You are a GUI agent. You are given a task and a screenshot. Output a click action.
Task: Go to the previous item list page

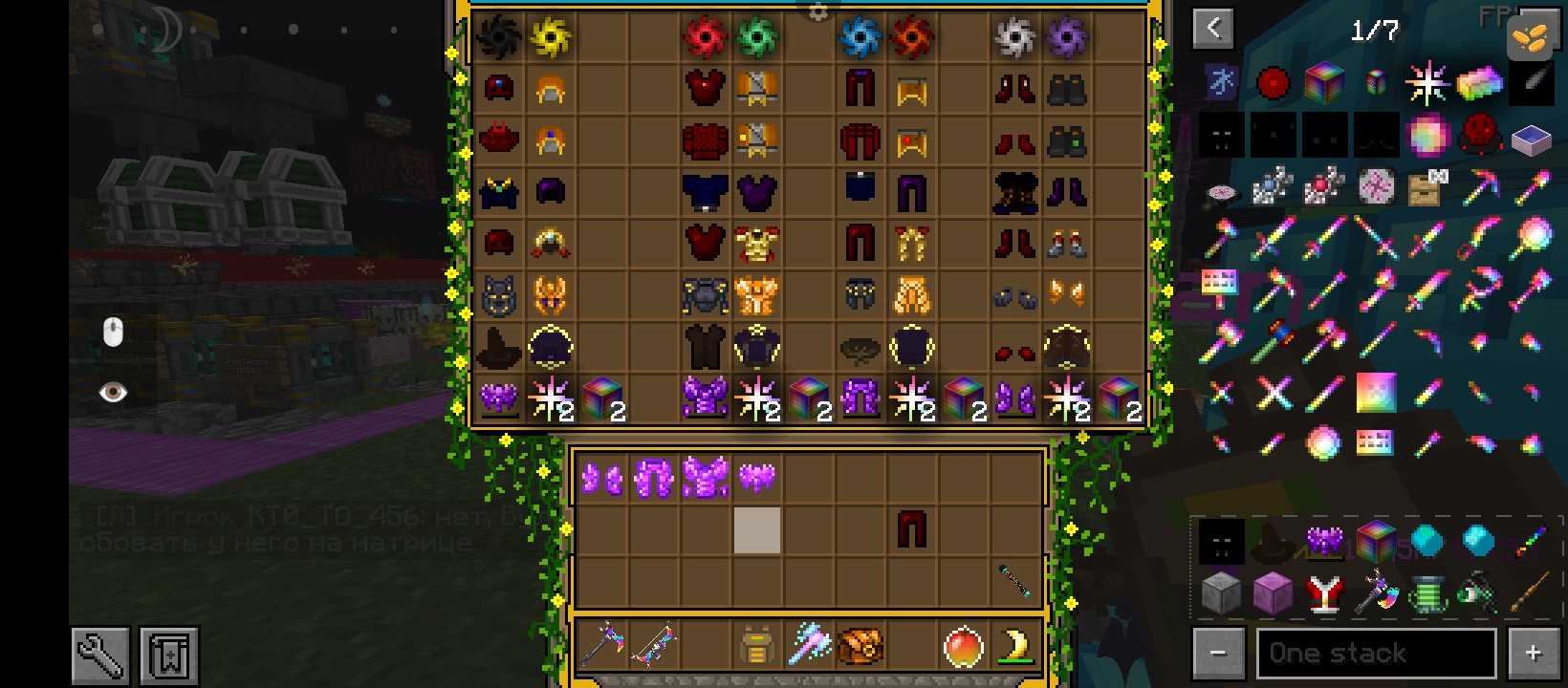[x=1213, y=29]
